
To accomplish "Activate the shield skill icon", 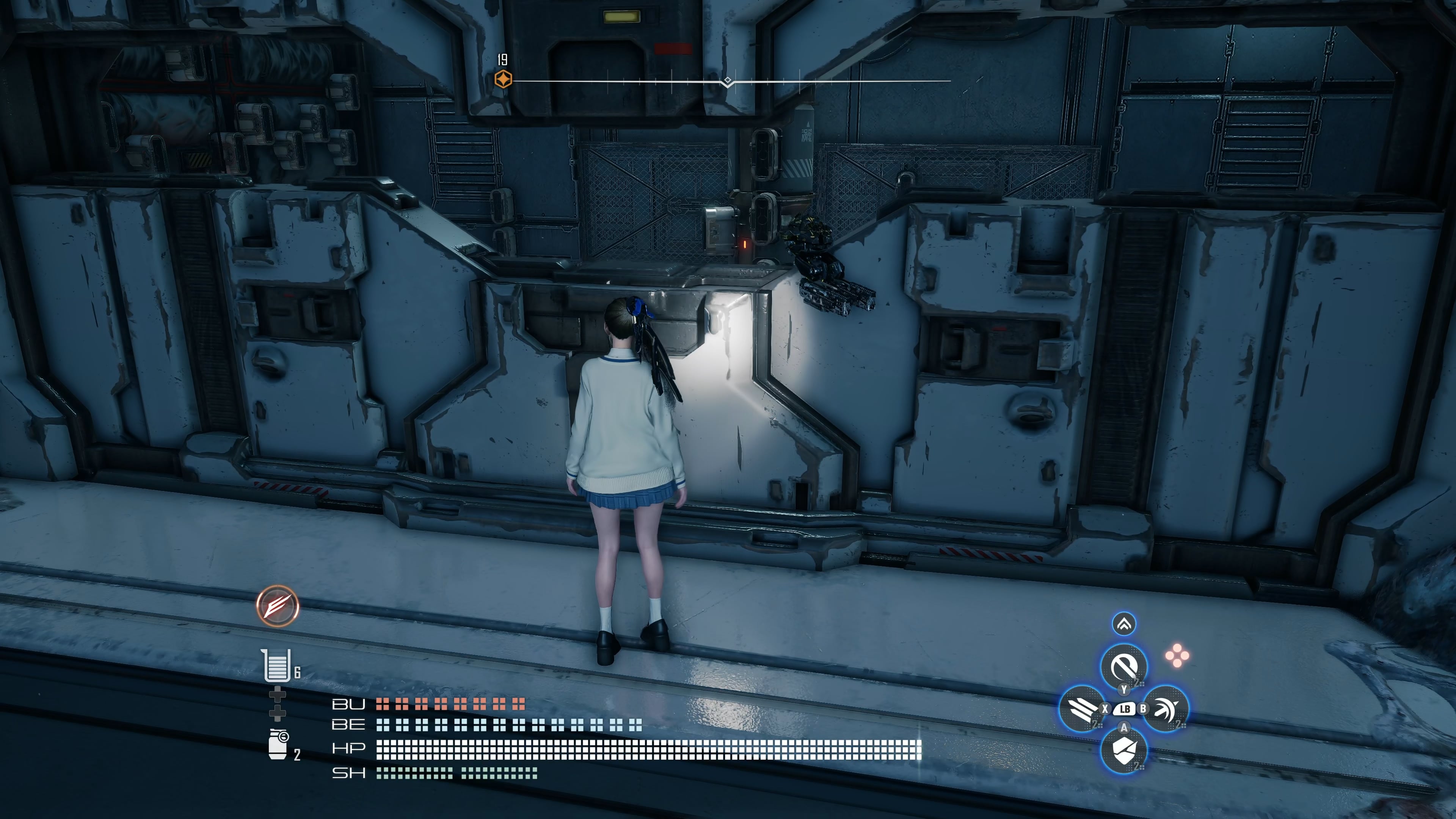I will click(1123, 750).
